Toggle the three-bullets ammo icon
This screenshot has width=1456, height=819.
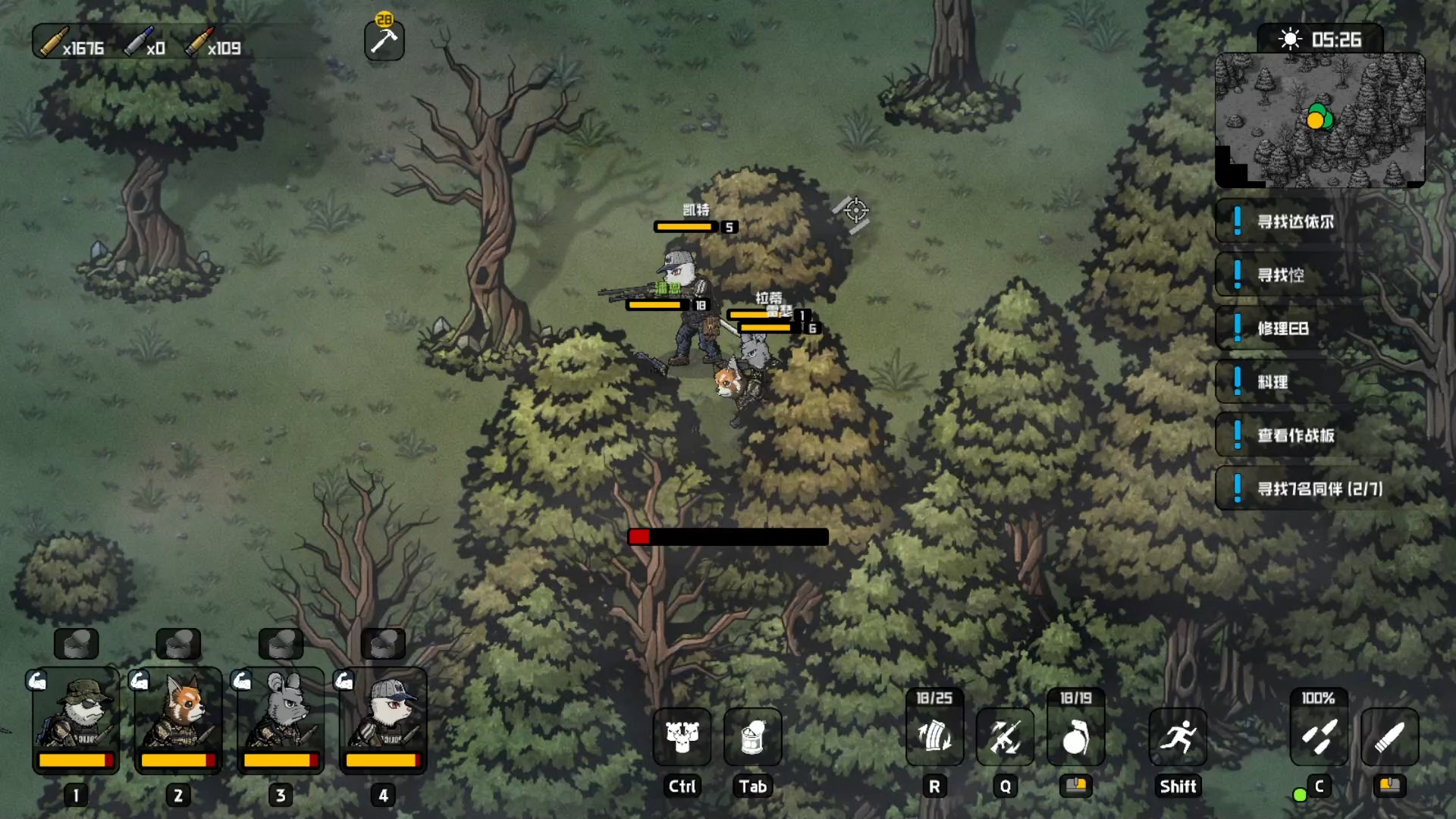[1319, 736]
